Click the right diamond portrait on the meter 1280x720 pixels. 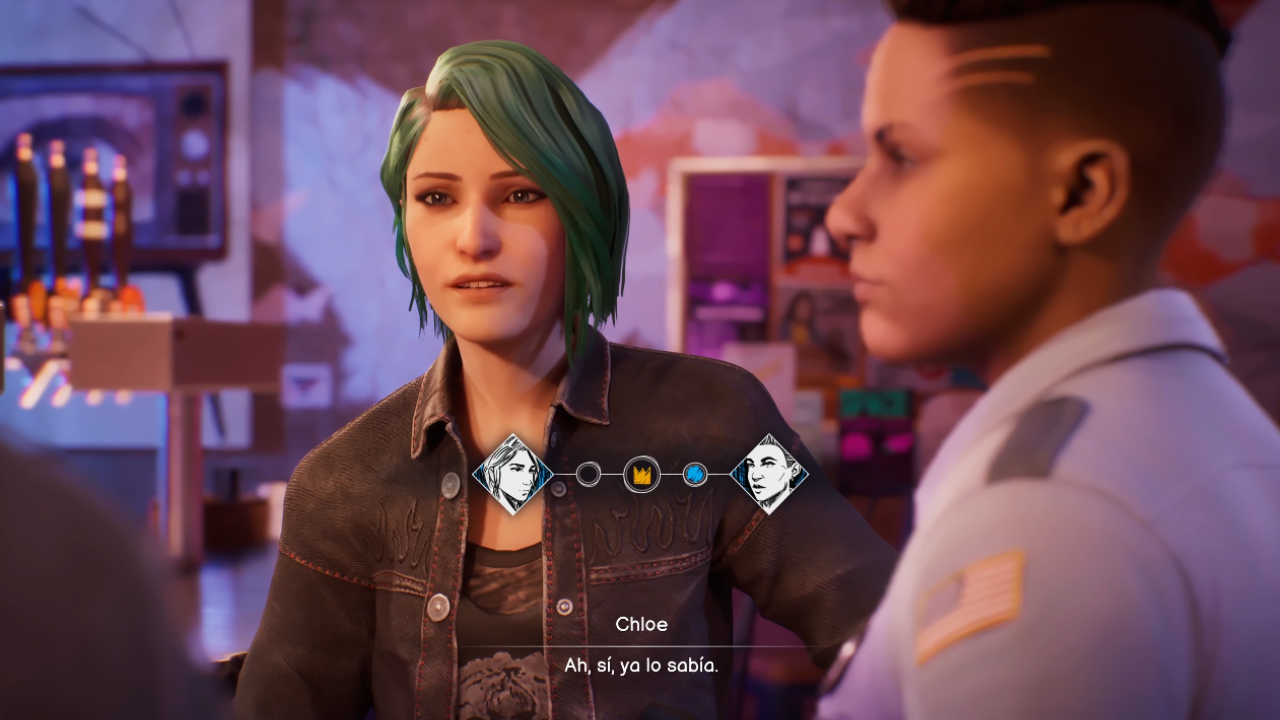(x=769, y=474)
